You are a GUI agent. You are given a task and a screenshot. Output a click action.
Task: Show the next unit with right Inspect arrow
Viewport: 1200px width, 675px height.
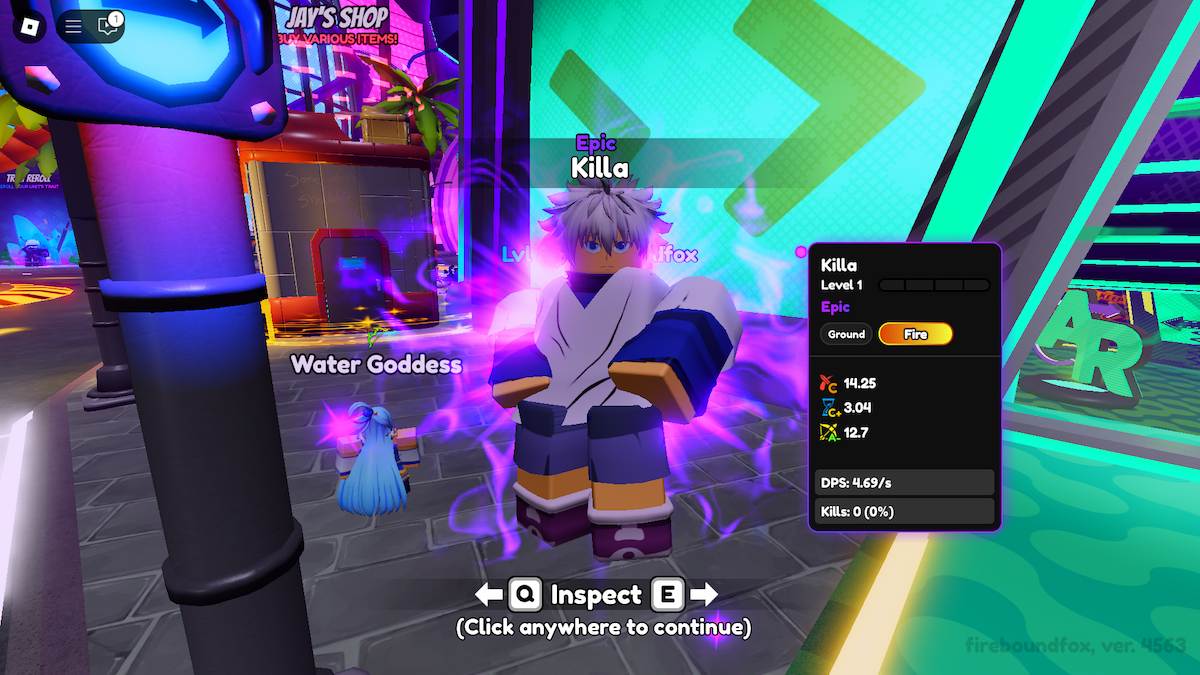704,595
